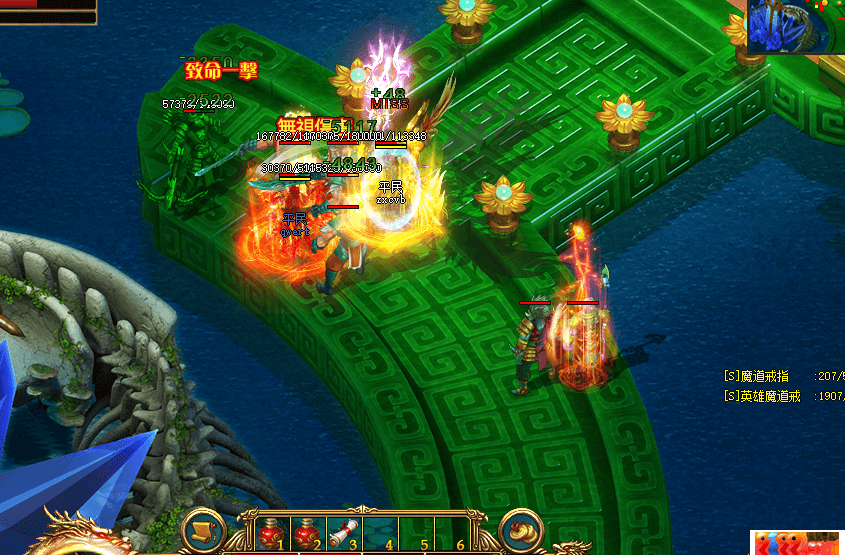Click the round golden coil button
This screenshot has width=845, height=555.
tap(520, 531)
